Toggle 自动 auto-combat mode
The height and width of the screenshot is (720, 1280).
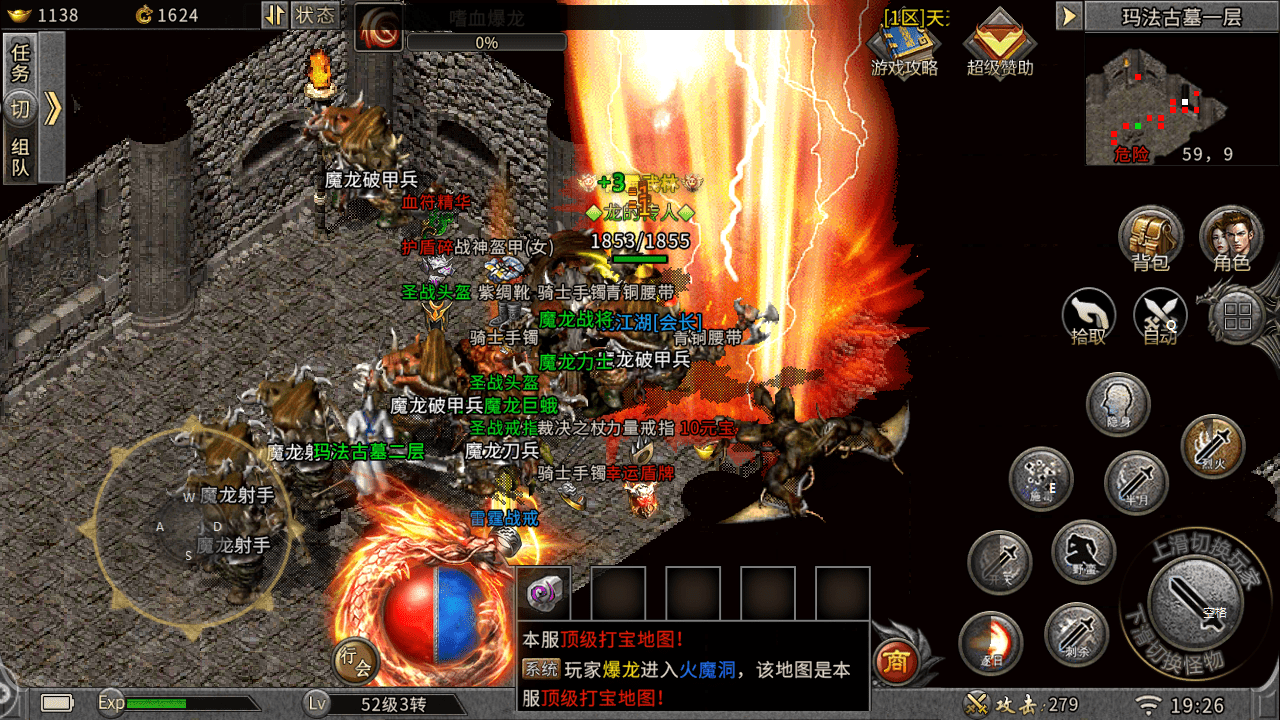tap(1160, 316)
